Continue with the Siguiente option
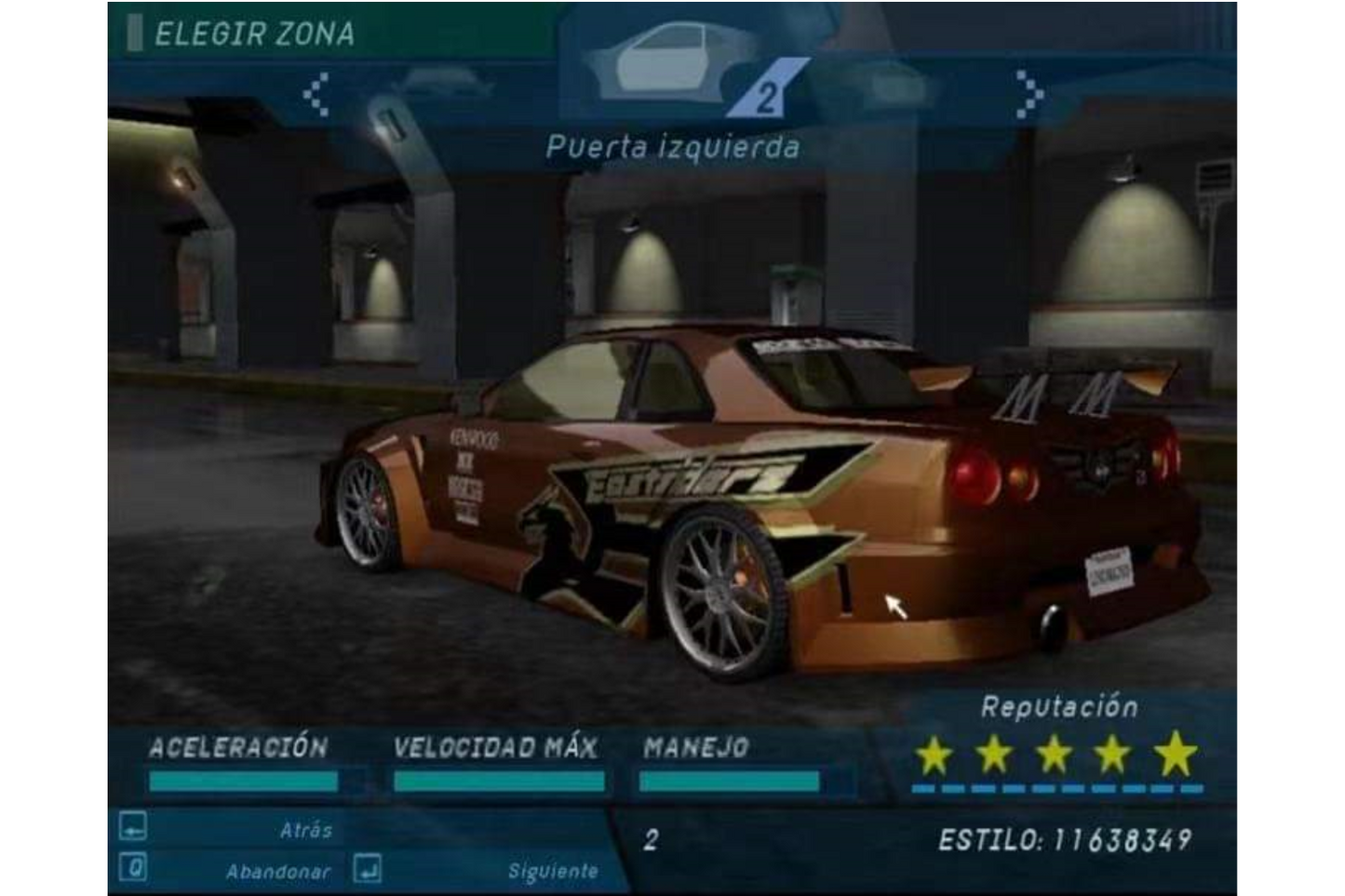Image resolution: width=1345 pixels, height=896 pixels. tap(553, 872)
